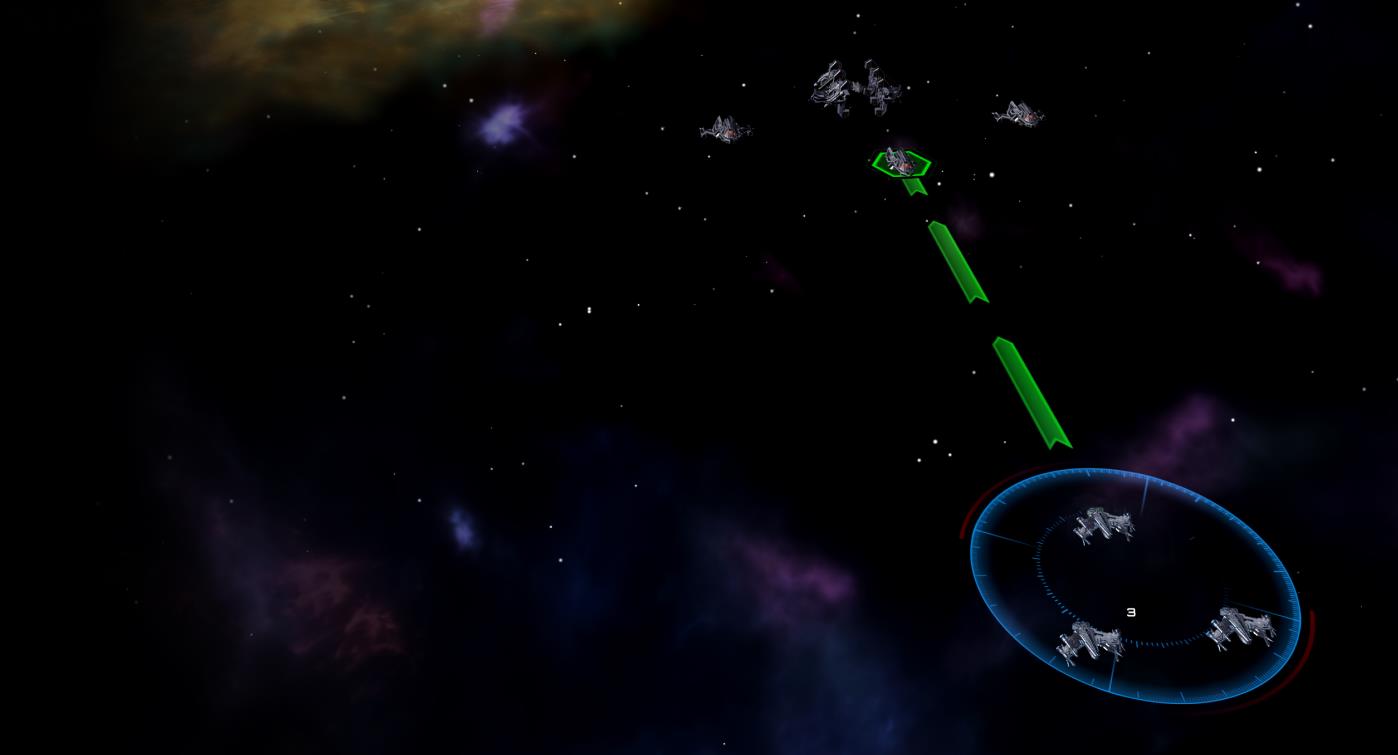
Task: Select the ship marked with green hexagon
Action: click(x=901, y=162)
